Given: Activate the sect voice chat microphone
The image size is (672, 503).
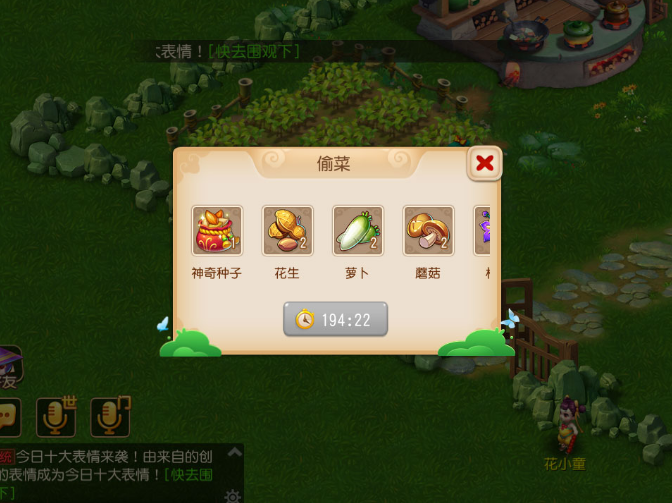Looking at the screenshot, I should pyautogui.click(x=110, y=416).
